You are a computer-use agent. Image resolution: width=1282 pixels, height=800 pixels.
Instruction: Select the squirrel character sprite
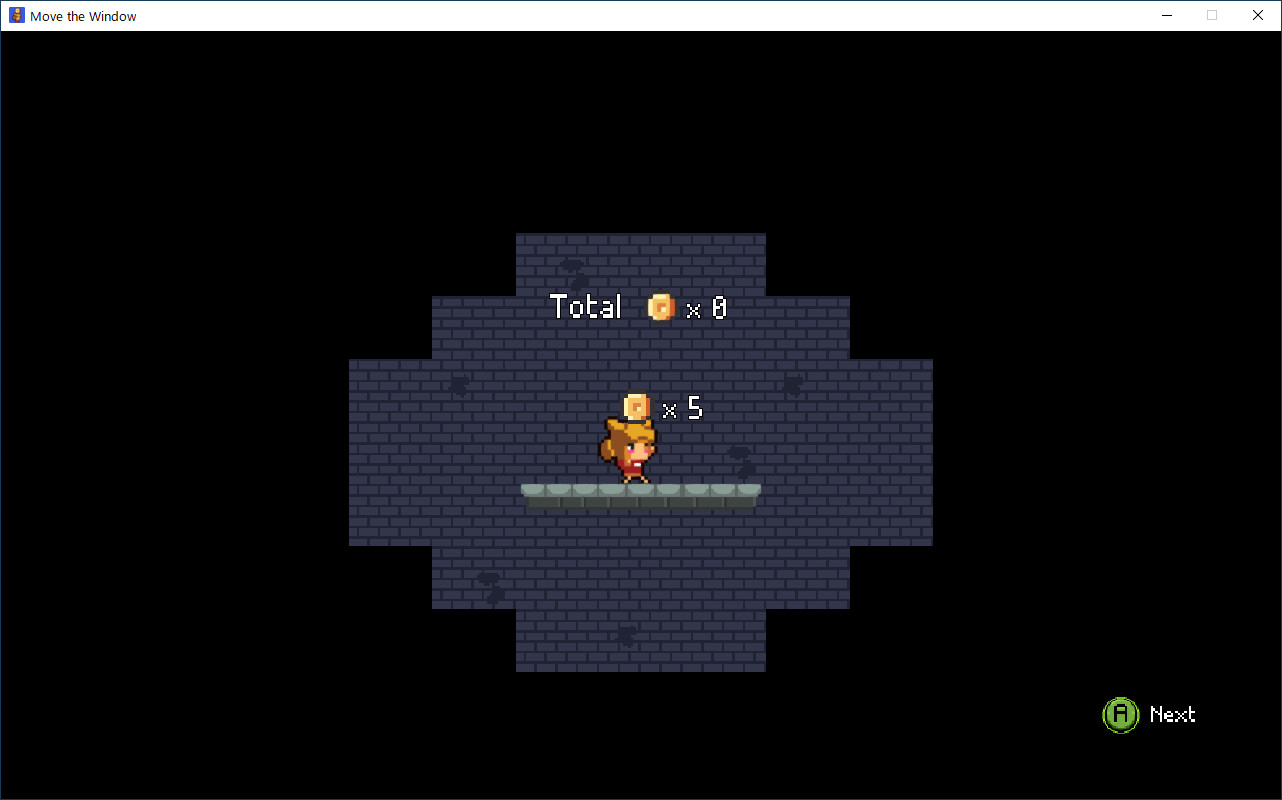(634, 453)
